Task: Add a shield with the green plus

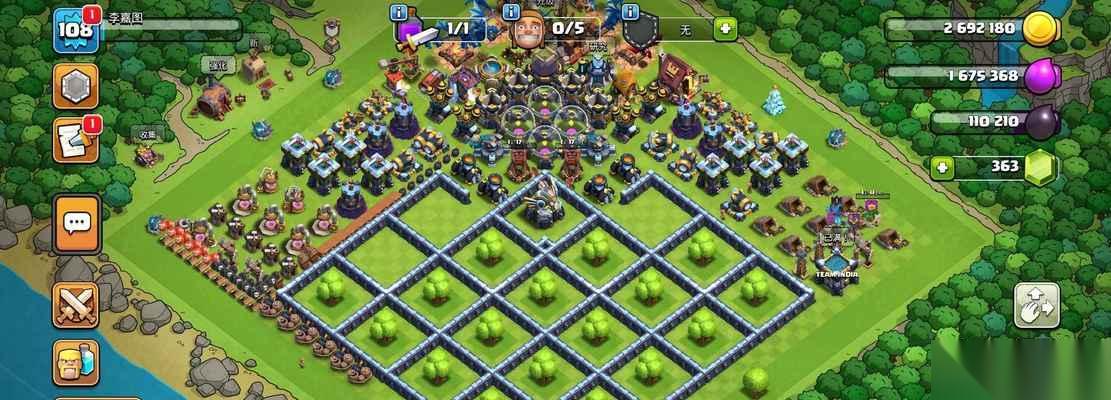Action: 725,28
